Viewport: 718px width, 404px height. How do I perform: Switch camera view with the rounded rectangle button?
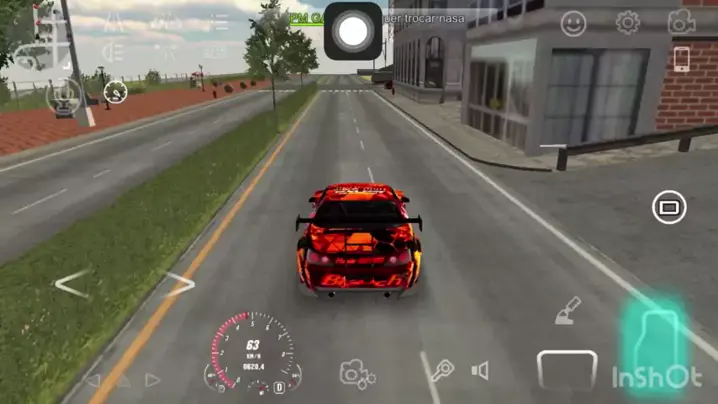(669, 208)
